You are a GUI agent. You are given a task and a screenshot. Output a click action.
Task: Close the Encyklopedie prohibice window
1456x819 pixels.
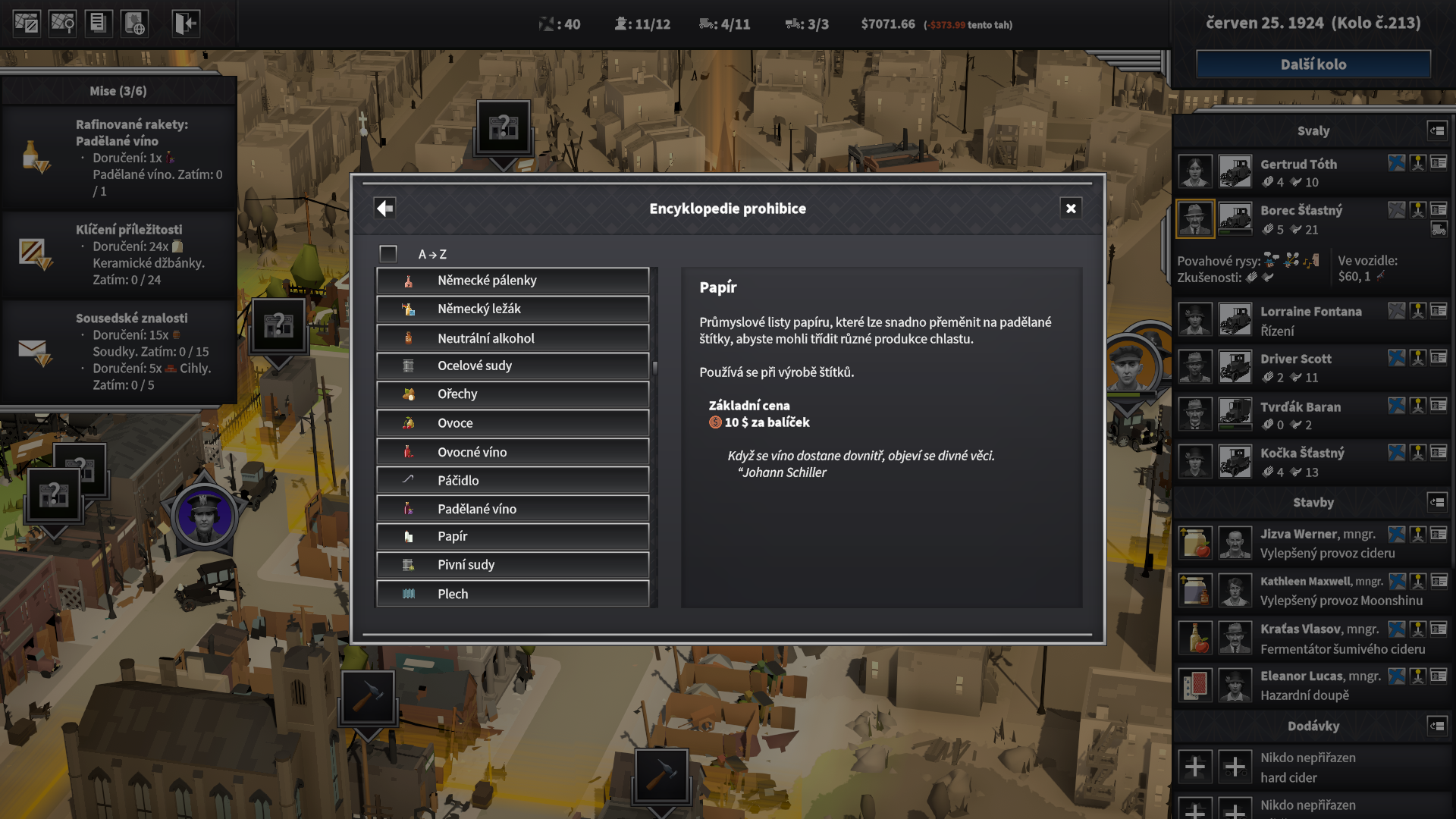(x=1070, y=209)
